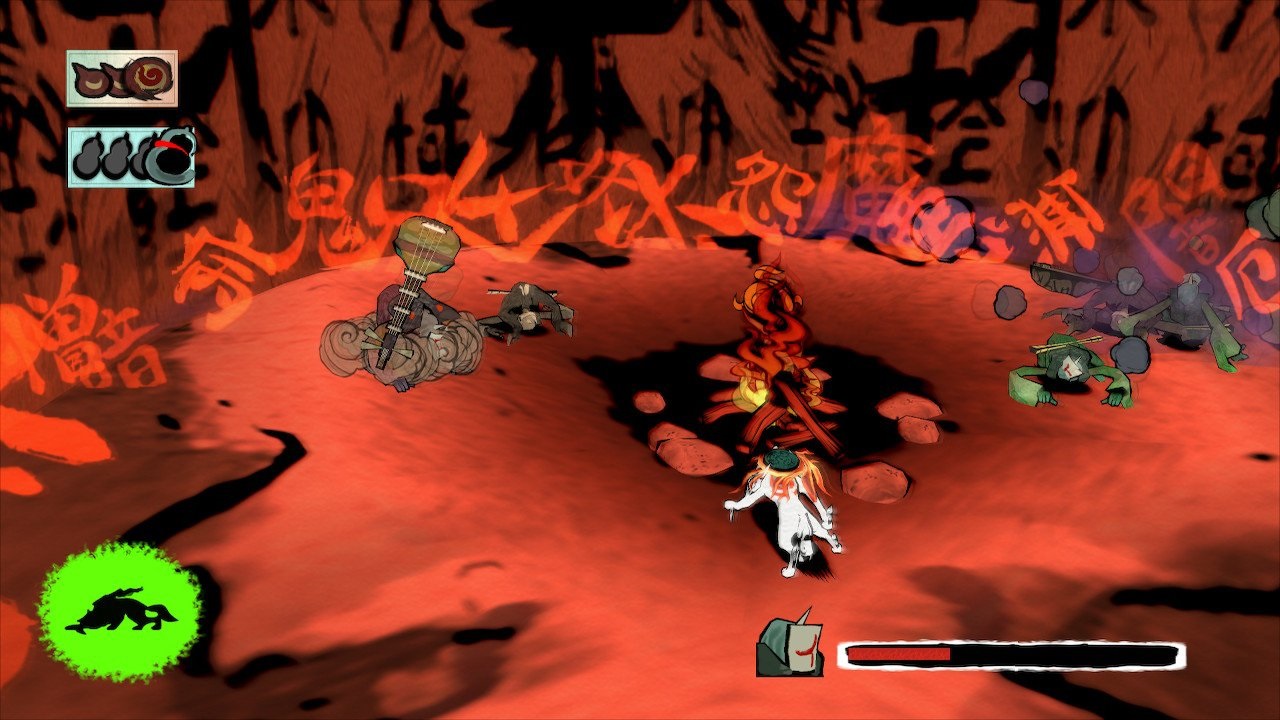Select the ink pot gourds panel
1280x720 pixels.
131,157
